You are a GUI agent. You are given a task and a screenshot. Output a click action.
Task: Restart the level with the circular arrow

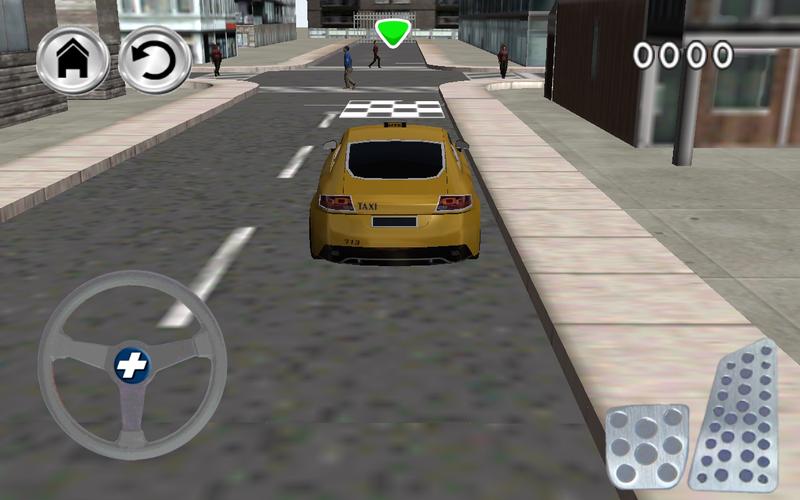click(x=155, y=61)
